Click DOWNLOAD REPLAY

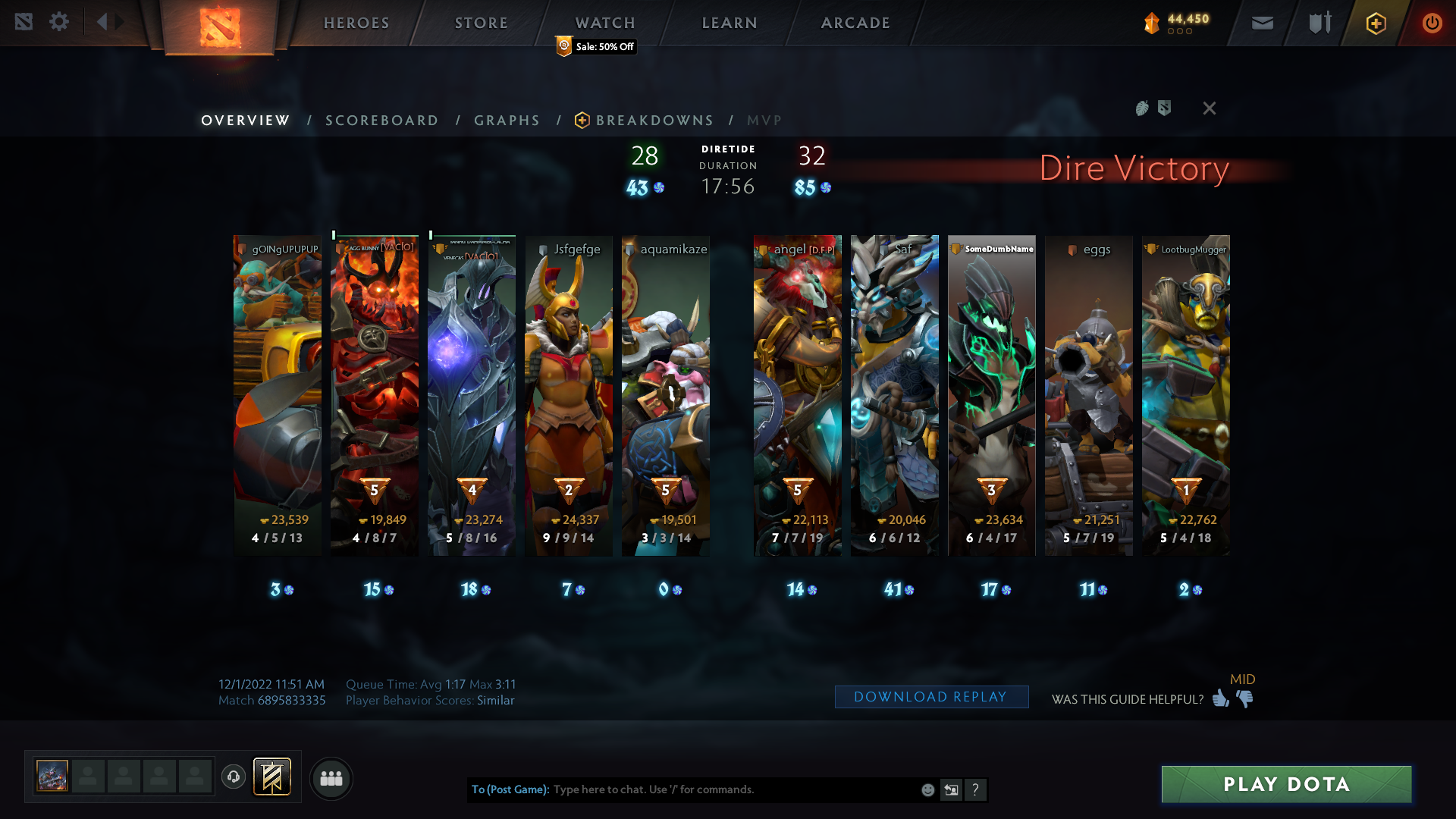[x=931, y=696]
